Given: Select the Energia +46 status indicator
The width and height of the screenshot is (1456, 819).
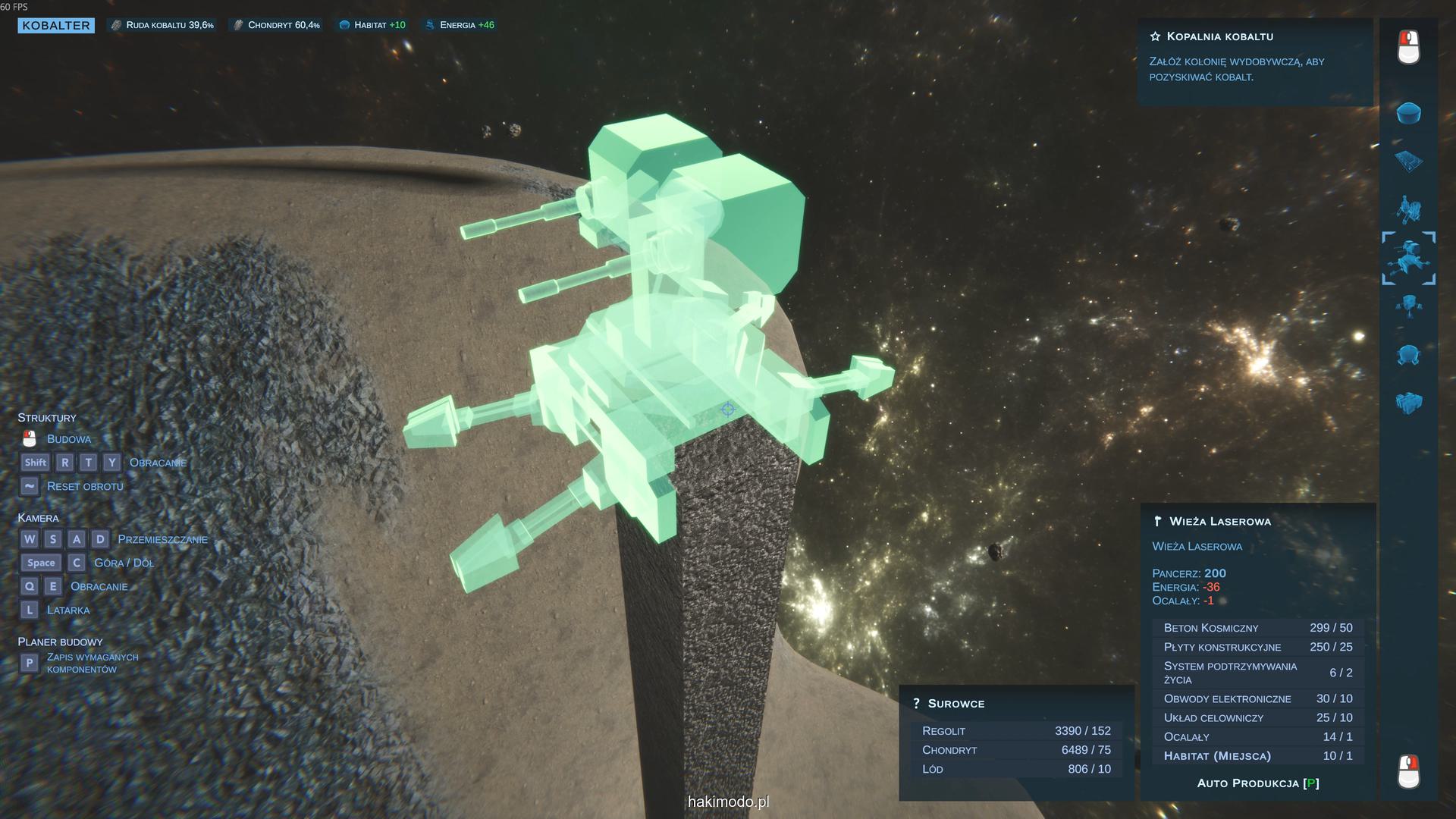Looking at the screenshot, I should click(x=460, y=25).
